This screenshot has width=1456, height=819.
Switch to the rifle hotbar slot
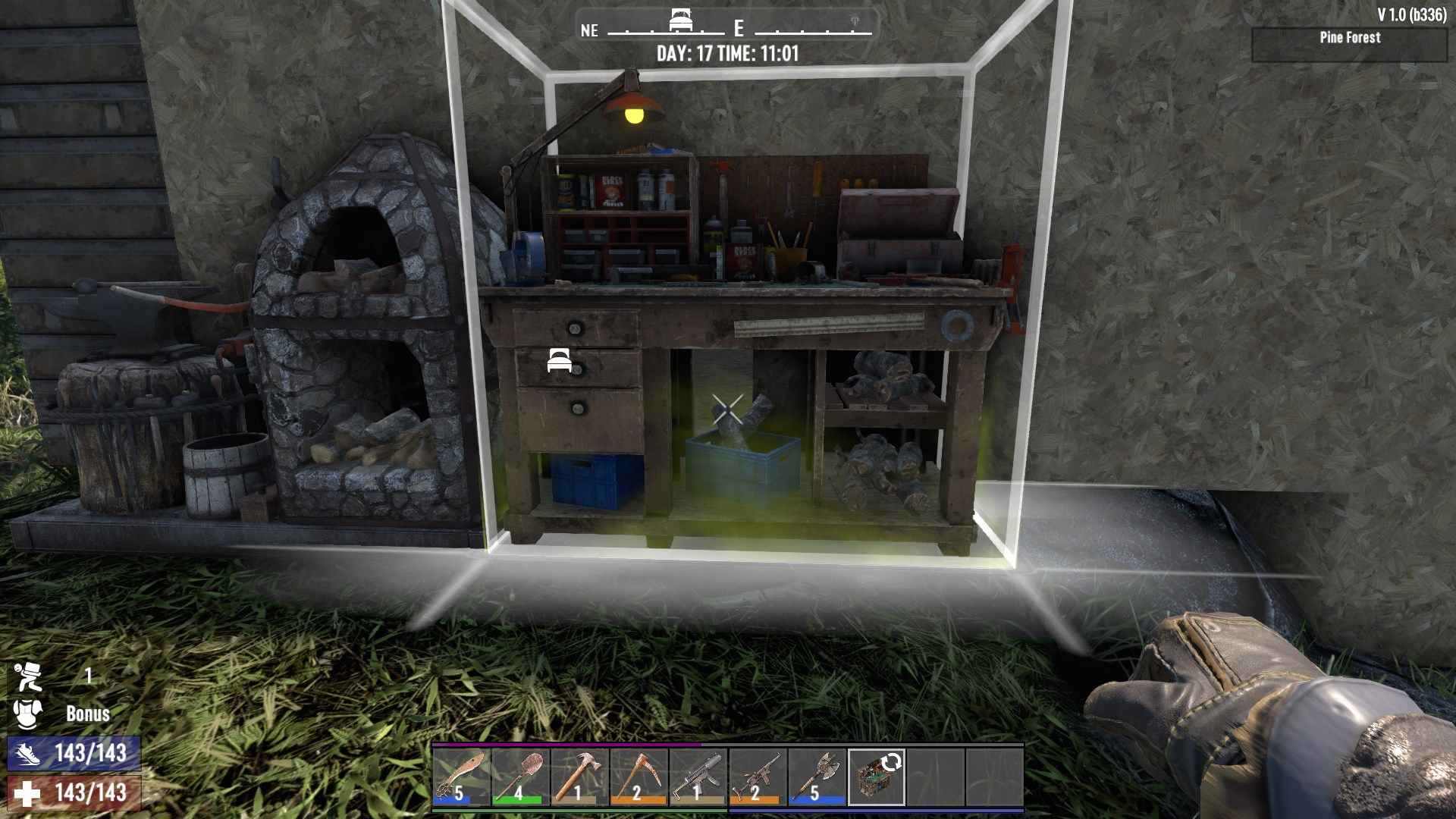[757, 777]
